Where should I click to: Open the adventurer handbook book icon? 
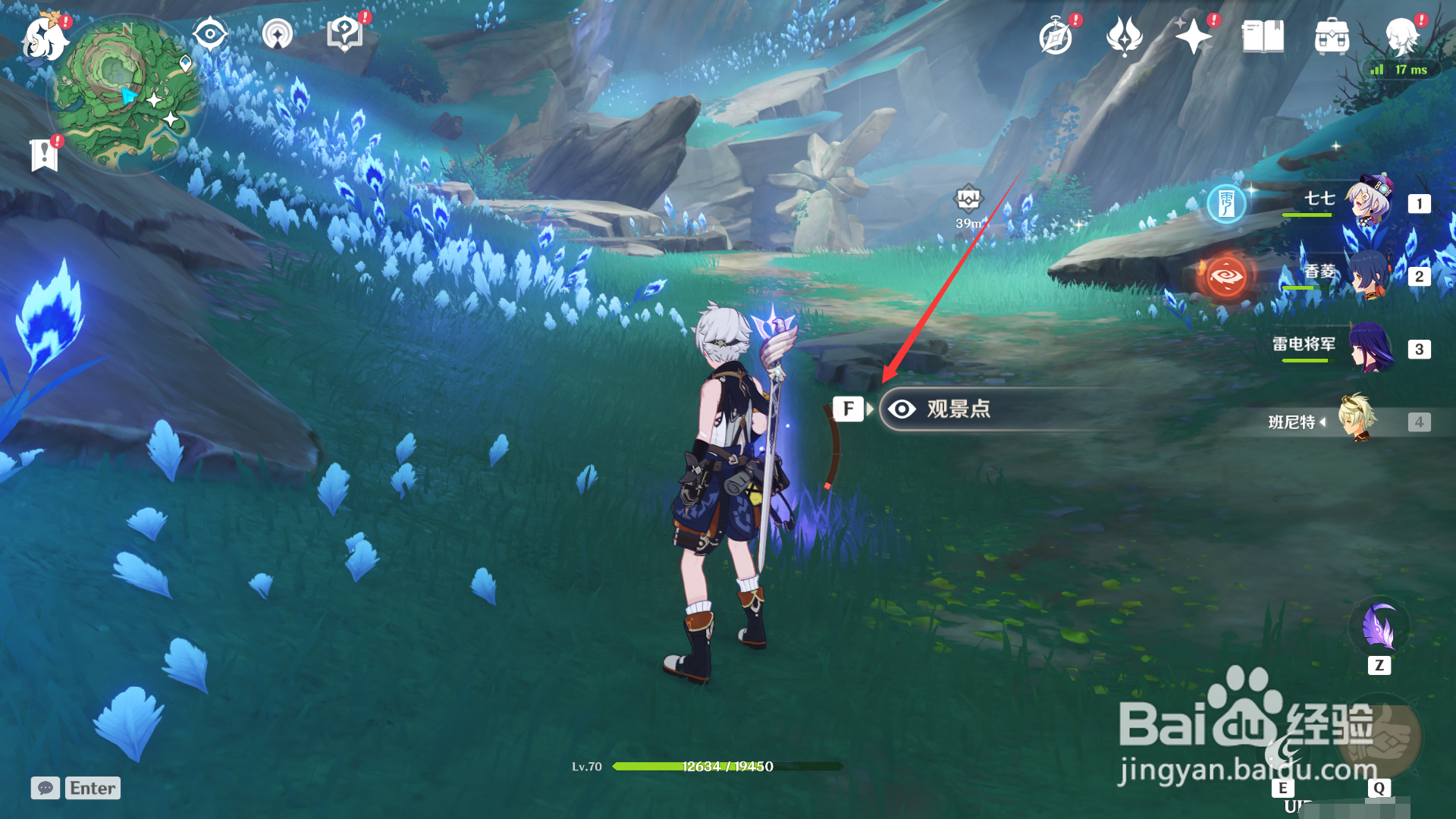(1263, 36)
